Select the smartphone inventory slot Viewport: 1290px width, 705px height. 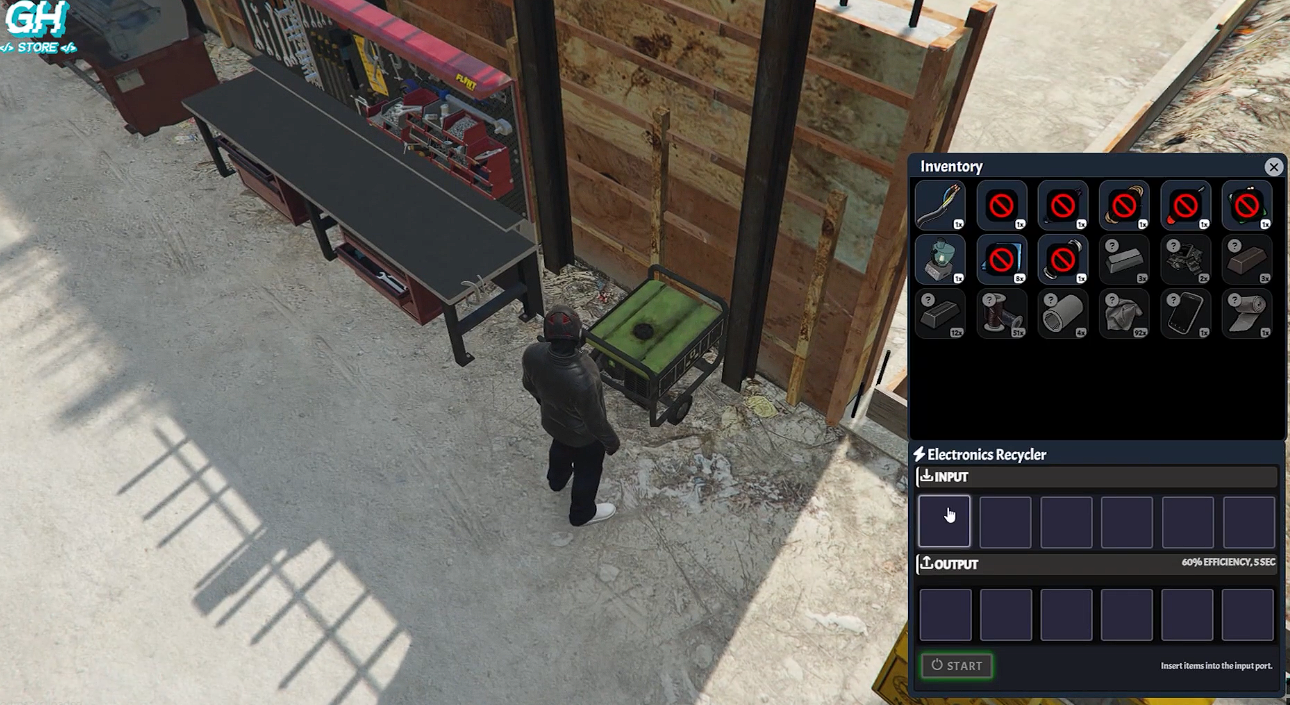1185,314
